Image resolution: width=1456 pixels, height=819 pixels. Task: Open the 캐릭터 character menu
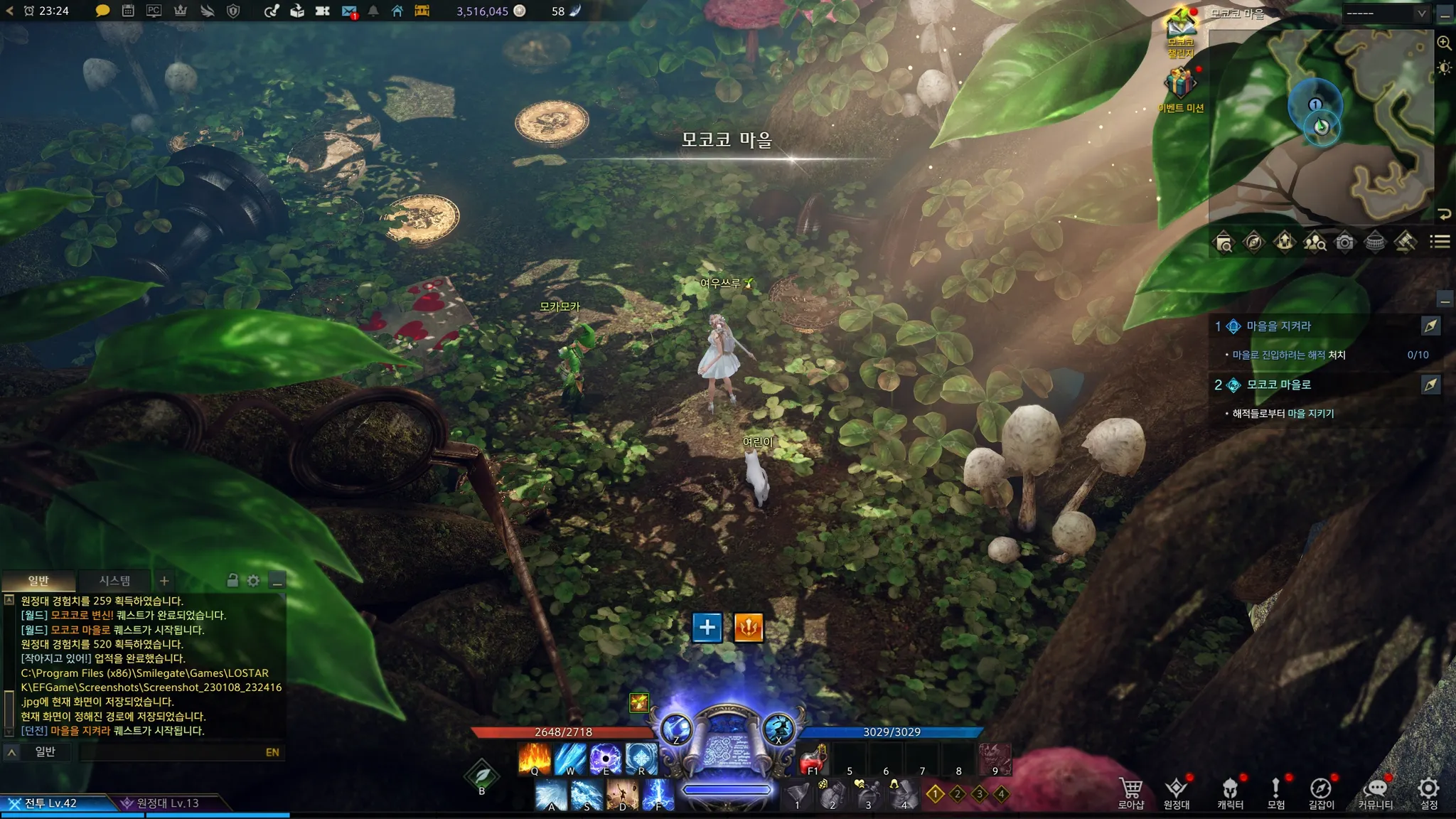point(1230,792)
